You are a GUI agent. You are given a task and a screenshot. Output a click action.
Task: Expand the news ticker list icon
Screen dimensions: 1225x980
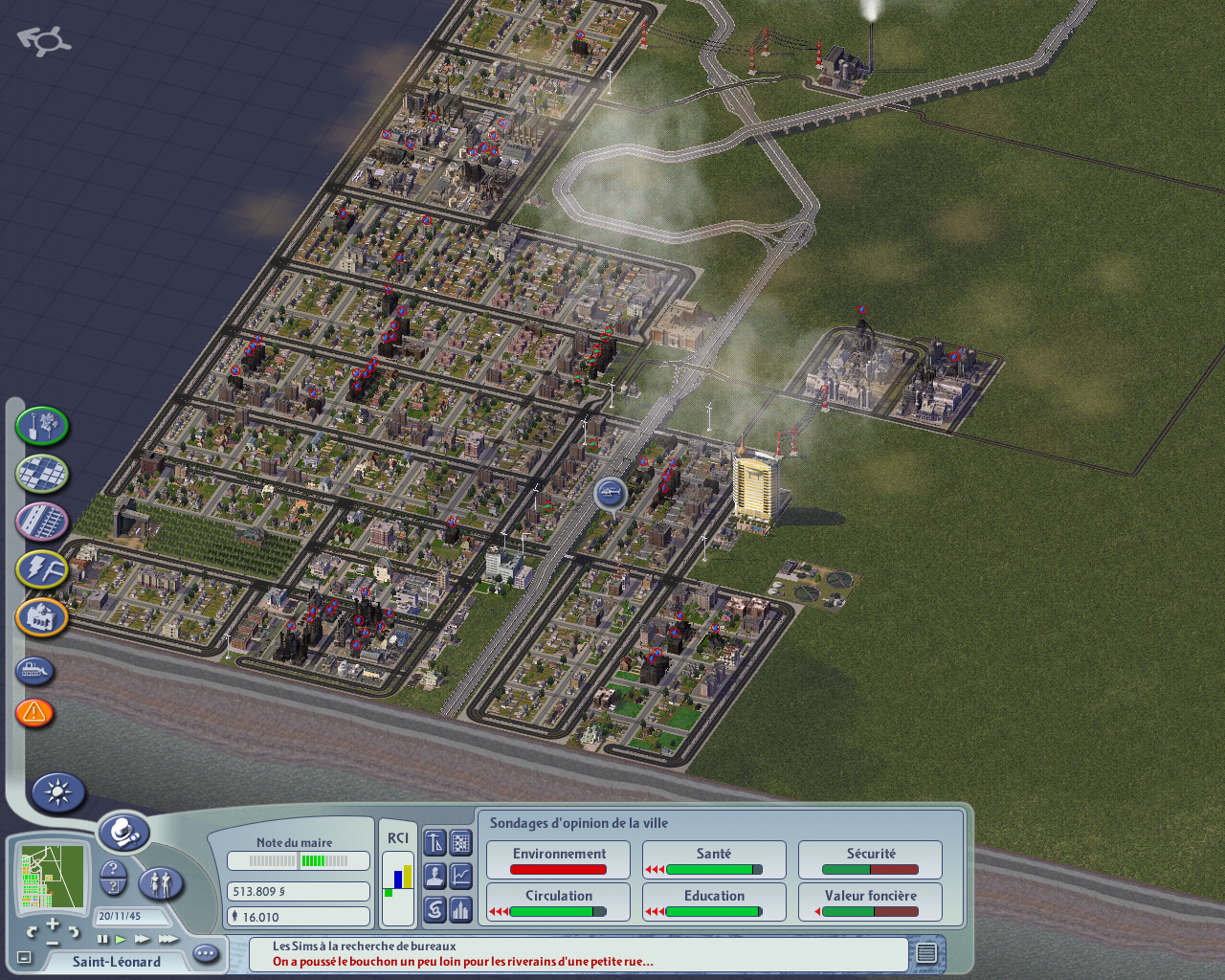[x=926, y=953]
